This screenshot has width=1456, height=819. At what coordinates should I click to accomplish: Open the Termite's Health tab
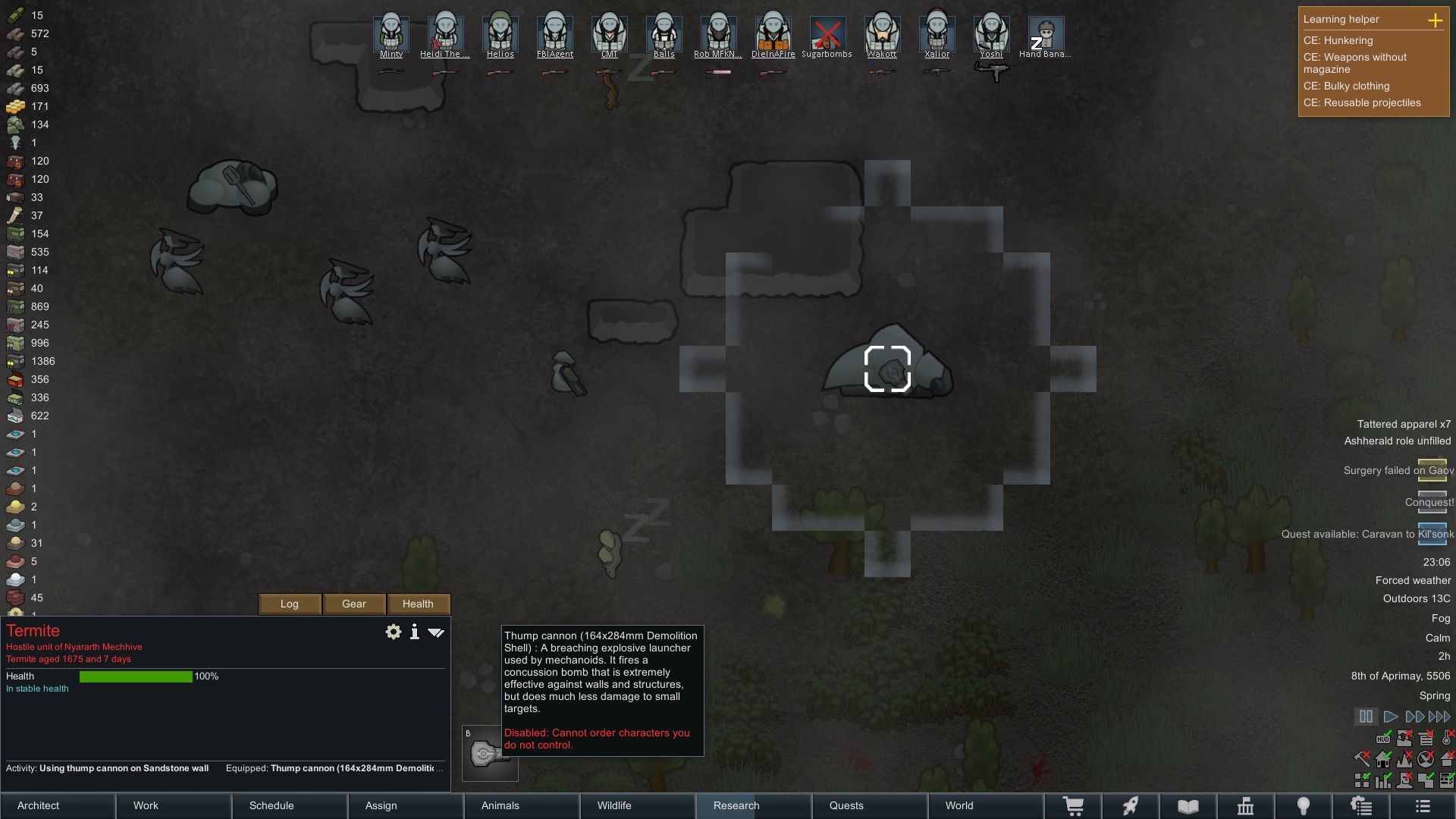pos(418,604)
